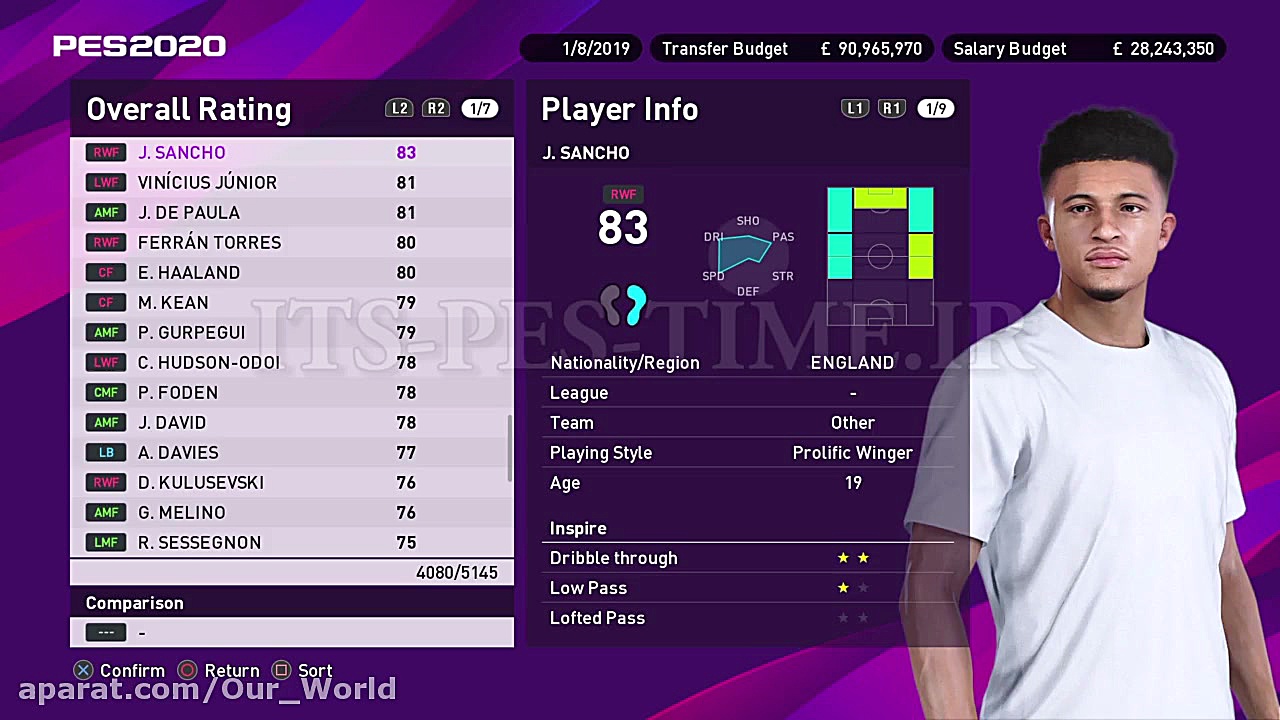The height and width of the screenshot is (720, 1280).
Task: Click the Player Info 1/9 page indicator
Action: (936, 108)
